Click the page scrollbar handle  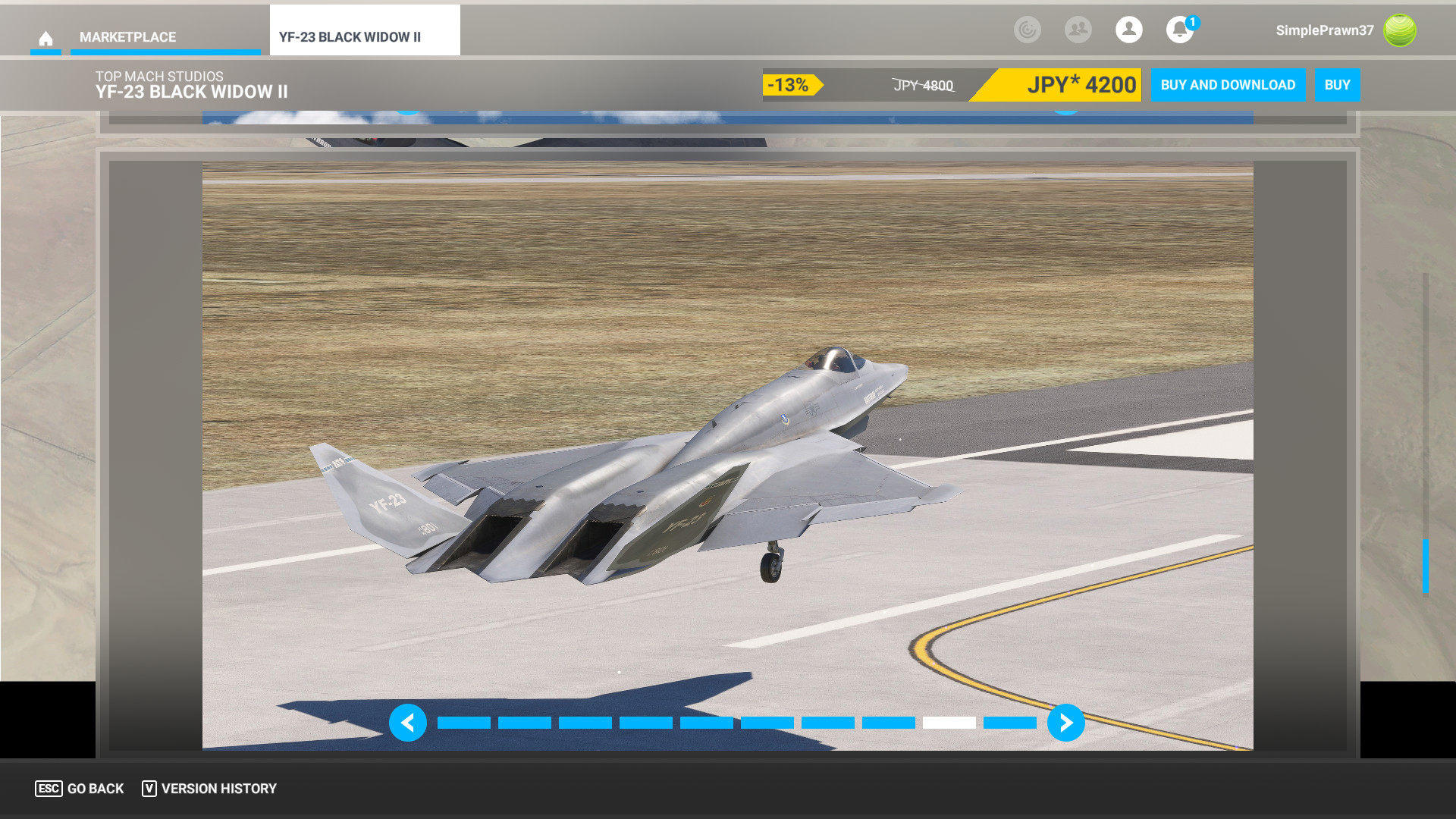1425,566
